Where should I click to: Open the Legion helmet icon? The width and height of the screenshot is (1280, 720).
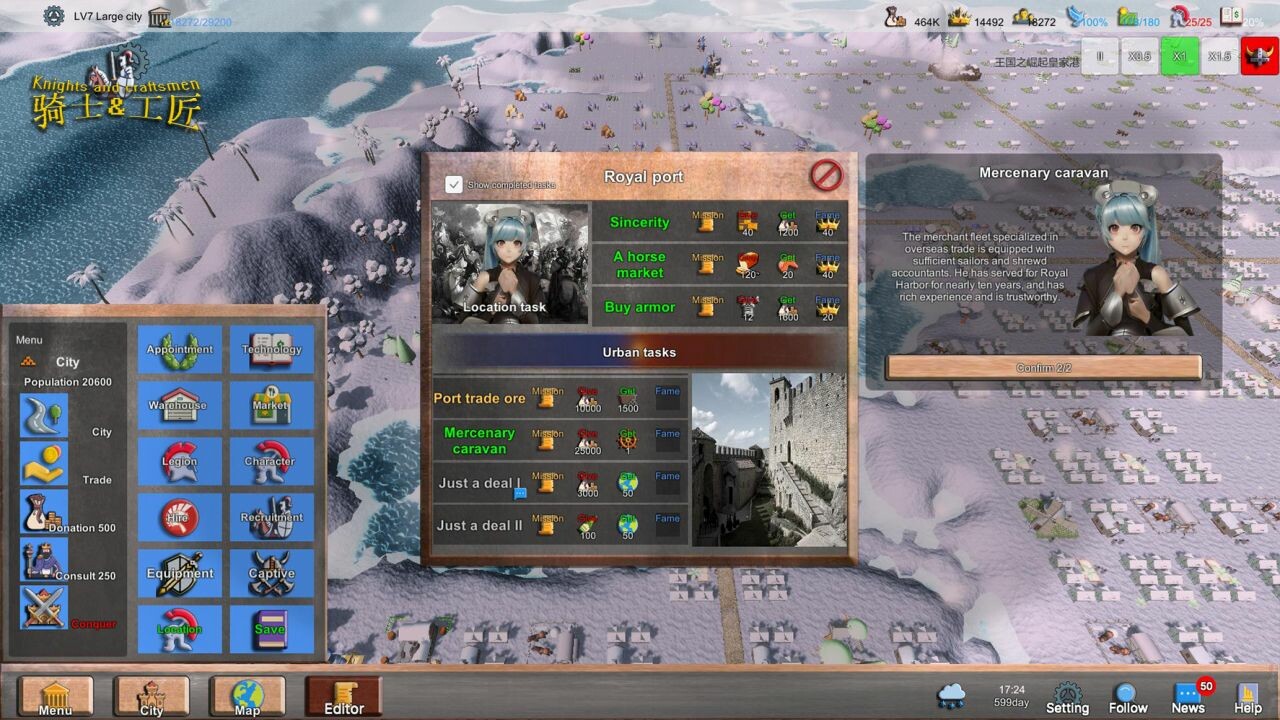[179, 461]
